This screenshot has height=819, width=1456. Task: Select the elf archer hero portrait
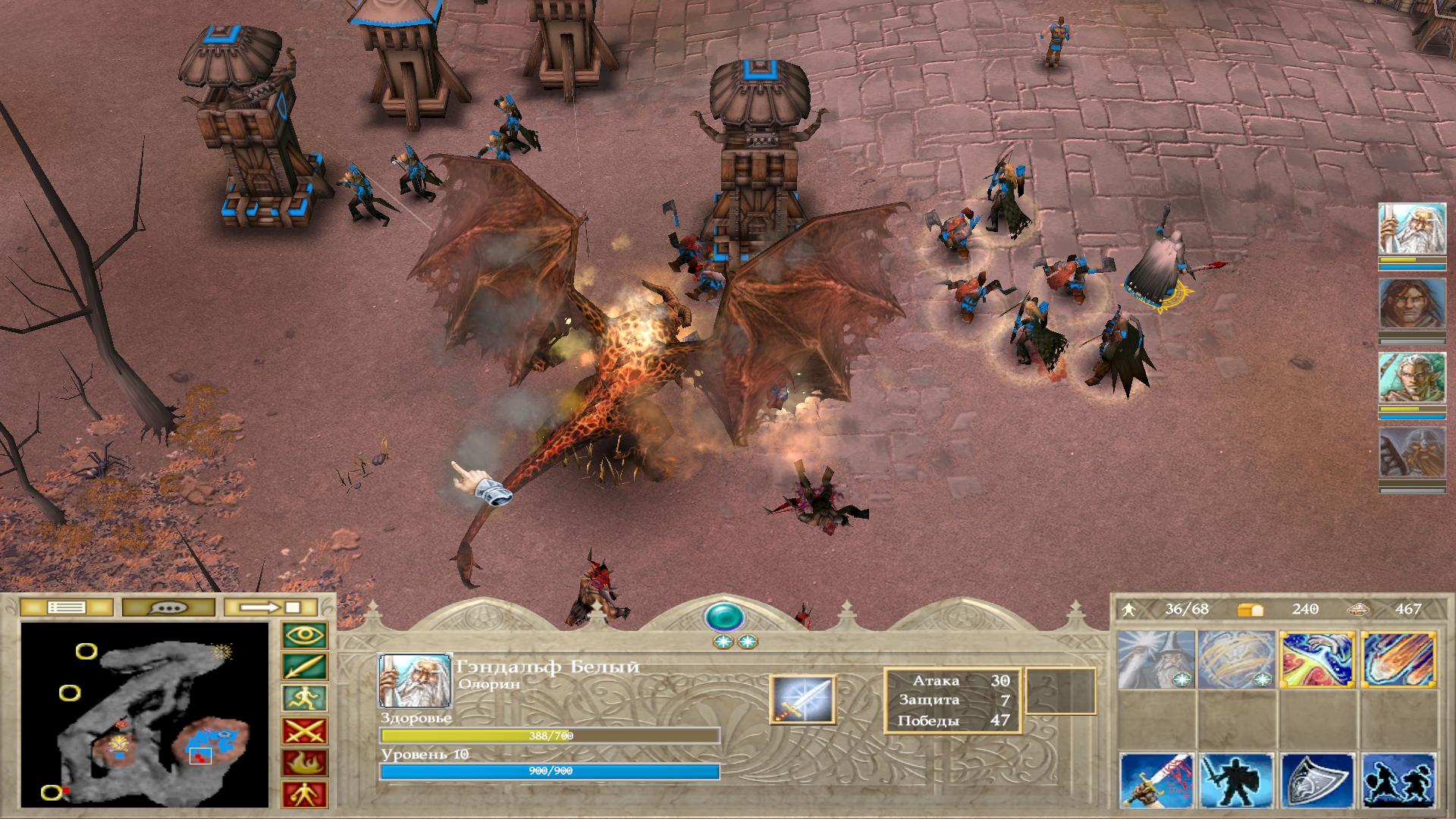point(1401,378)
